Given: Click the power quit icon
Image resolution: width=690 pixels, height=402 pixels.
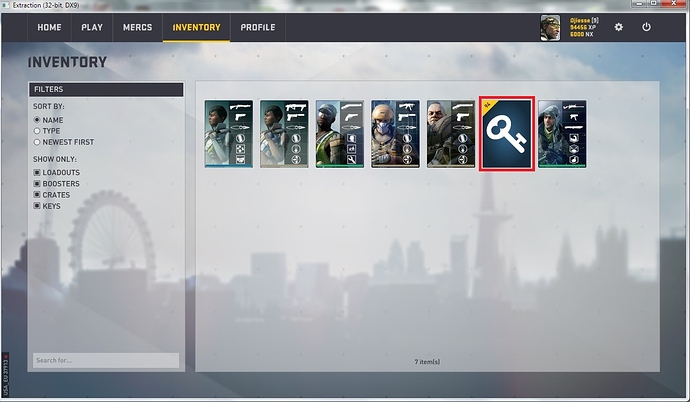Looking at the screenshot, I should click(x=647, y=27).
